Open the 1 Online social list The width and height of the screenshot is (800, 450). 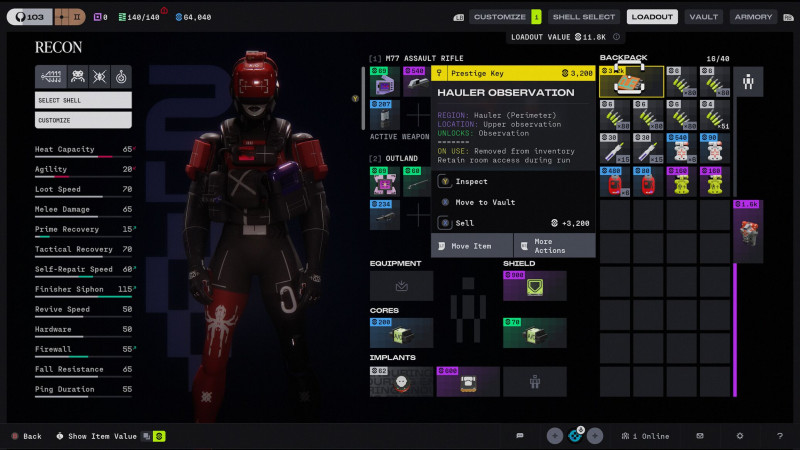(x=643, y=436)
